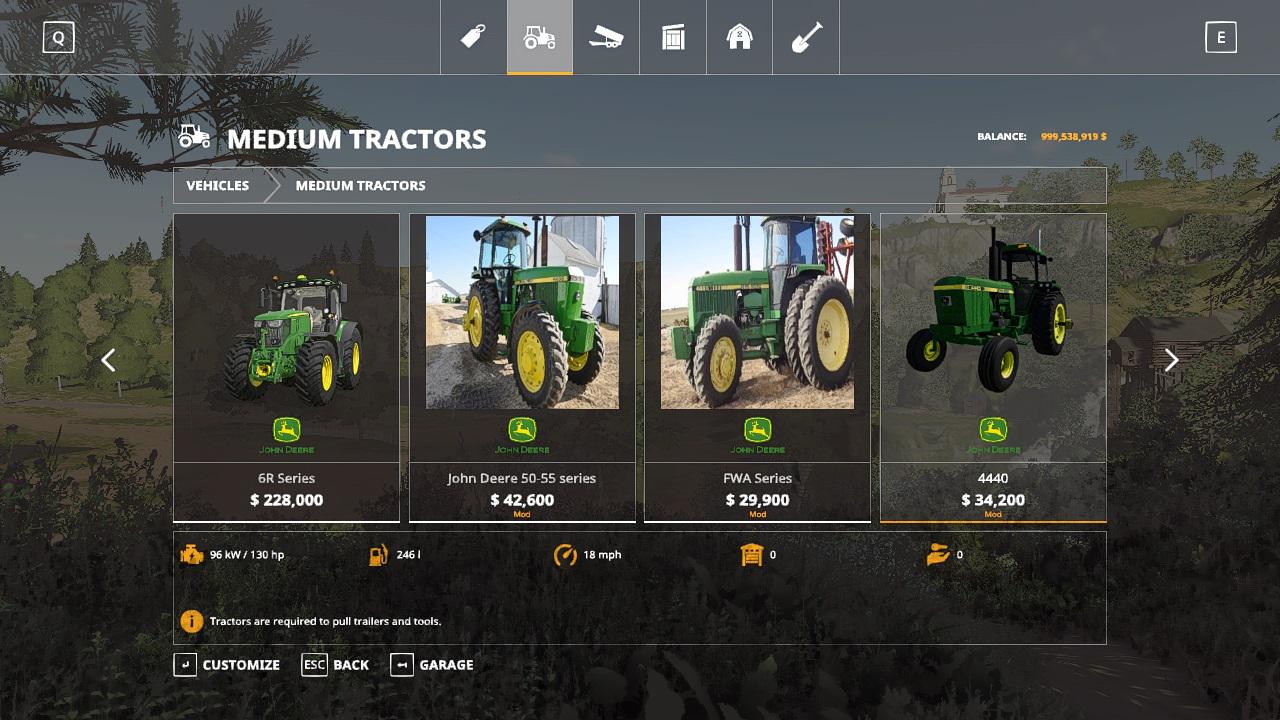Show next tractors with right arrow
This screenshot has width=1280, height=720.
pyautogui.click(x=1171, y=360)
